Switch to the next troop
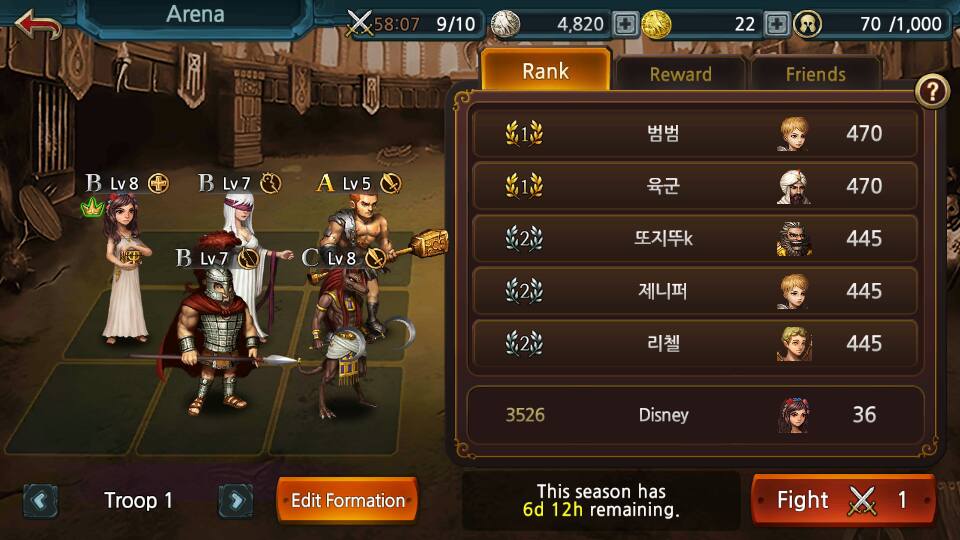Screen dimensions: 960x540 click(x=234, y=500)
